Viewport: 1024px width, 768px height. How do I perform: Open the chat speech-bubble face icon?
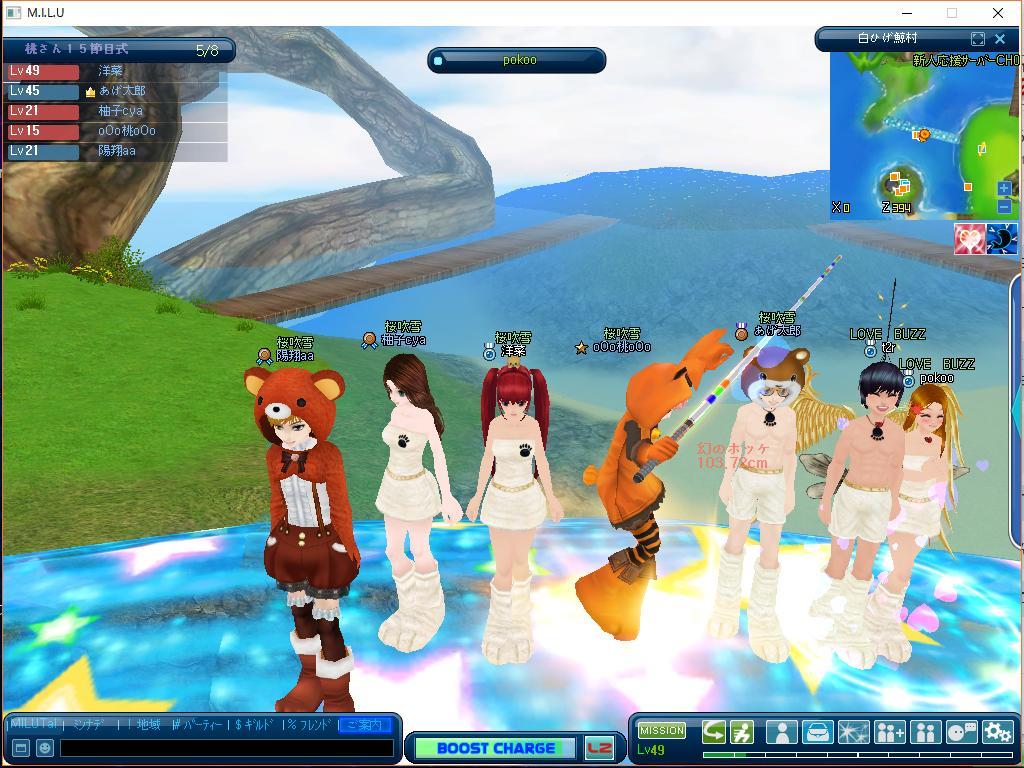tap(961, 732)
